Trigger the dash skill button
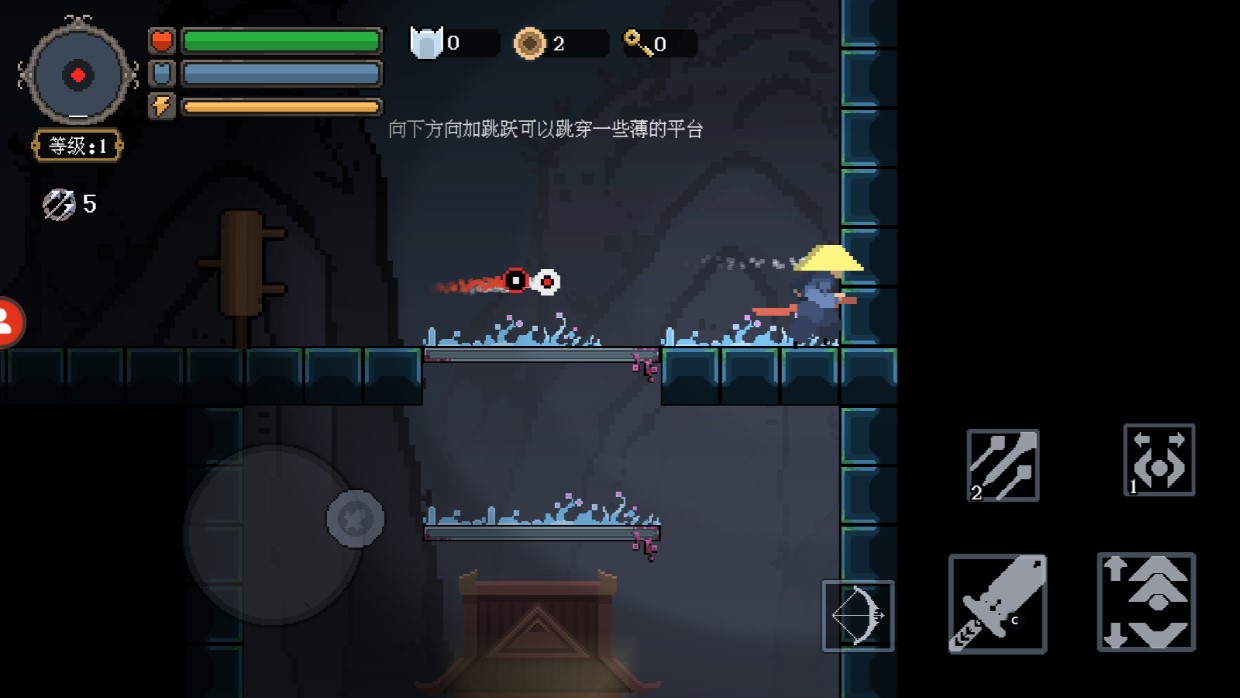This screenshot has width=1240, height=698. pos(1159,460)
